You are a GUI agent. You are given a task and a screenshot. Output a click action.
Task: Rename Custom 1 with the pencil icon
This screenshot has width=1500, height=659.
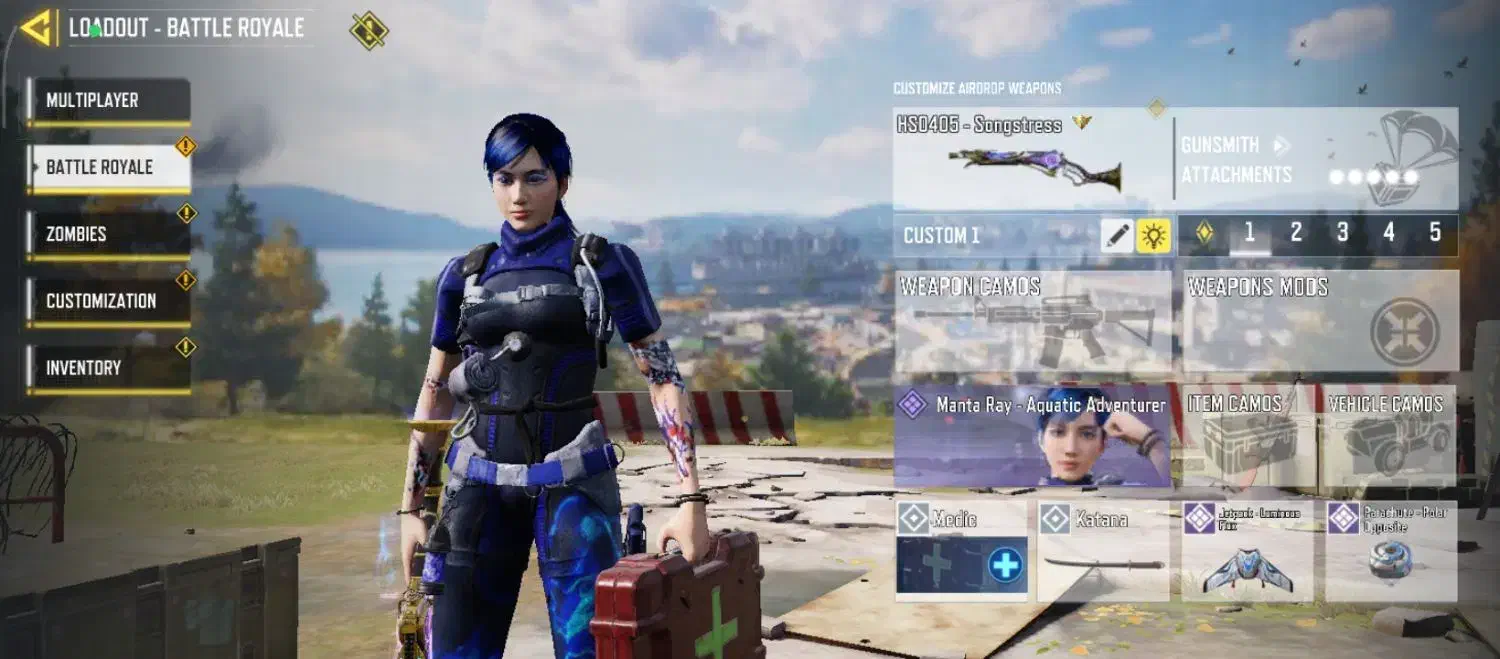tap(1117, 236)
